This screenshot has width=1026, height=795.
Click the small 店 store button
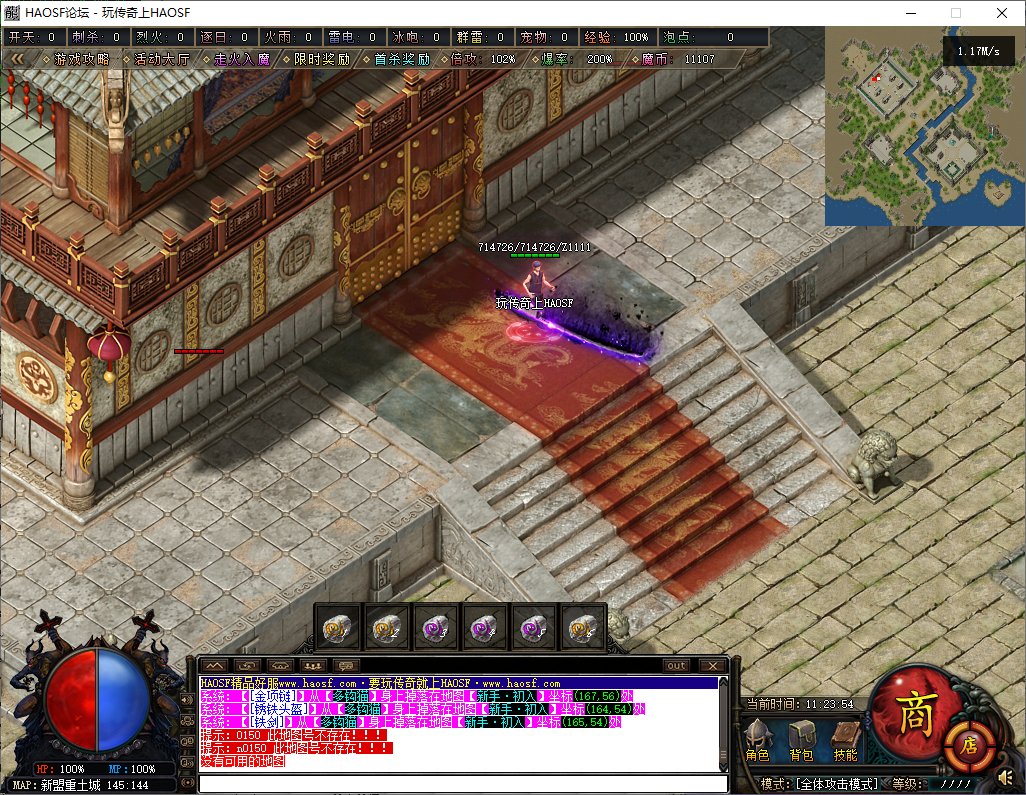(969, 743)
